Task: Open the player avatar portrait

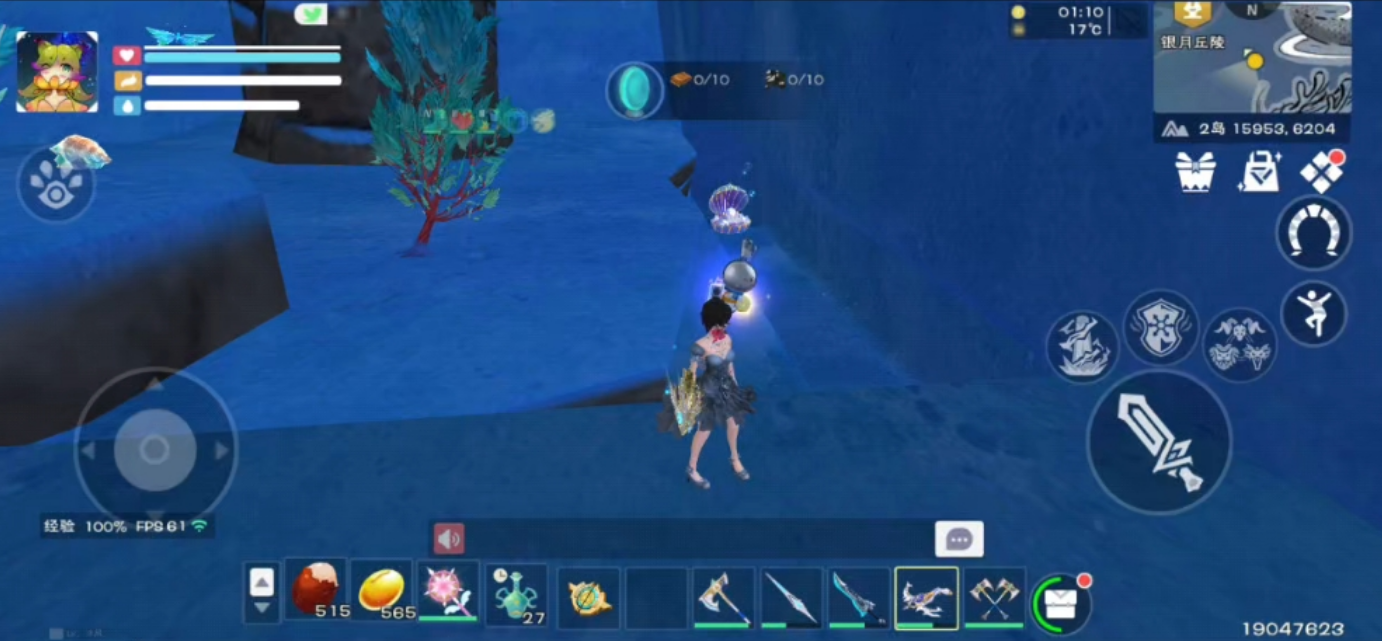Action: (57, 71)
